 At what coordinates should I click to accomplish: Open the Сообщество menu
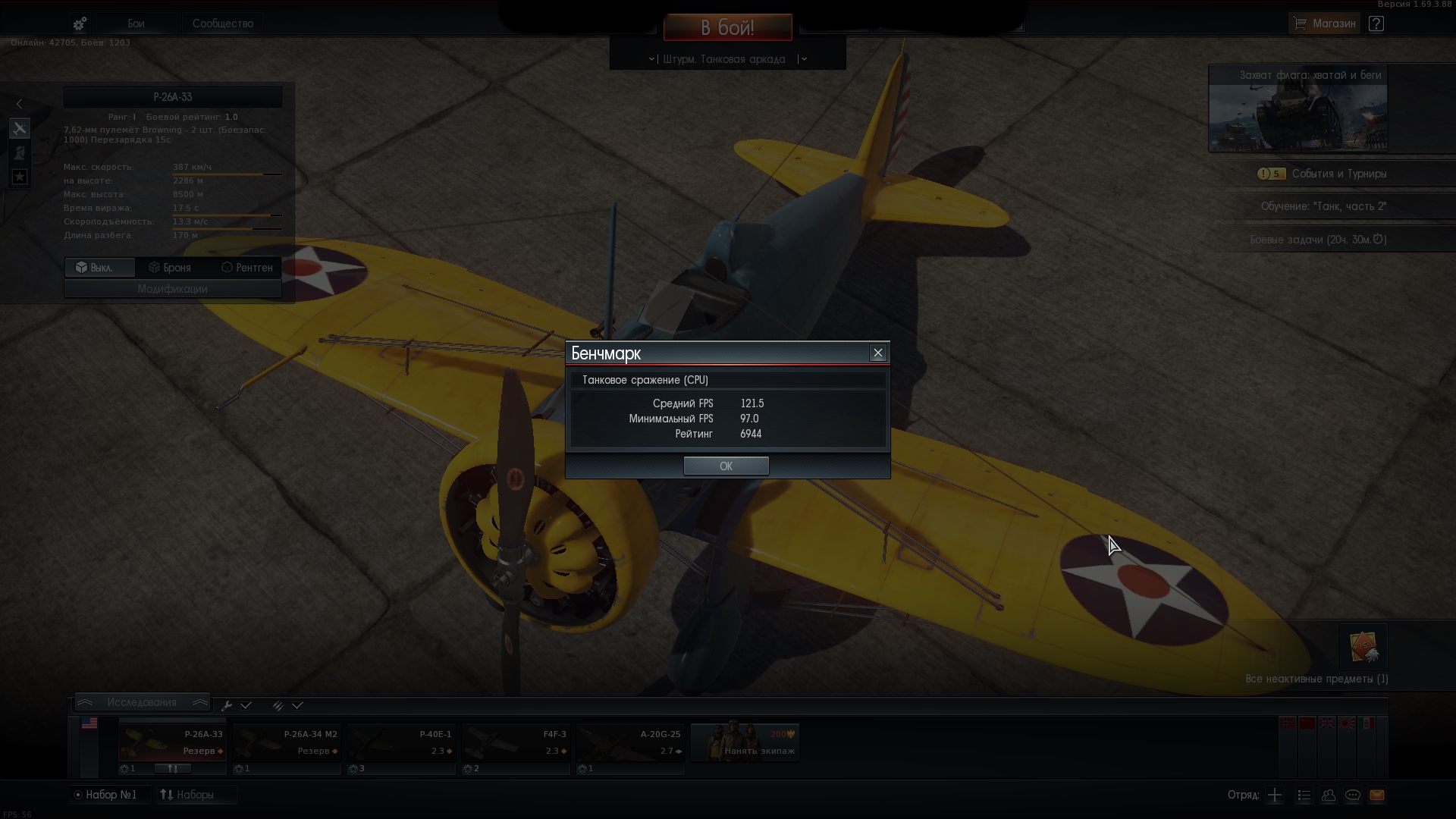tap(222, 24)
